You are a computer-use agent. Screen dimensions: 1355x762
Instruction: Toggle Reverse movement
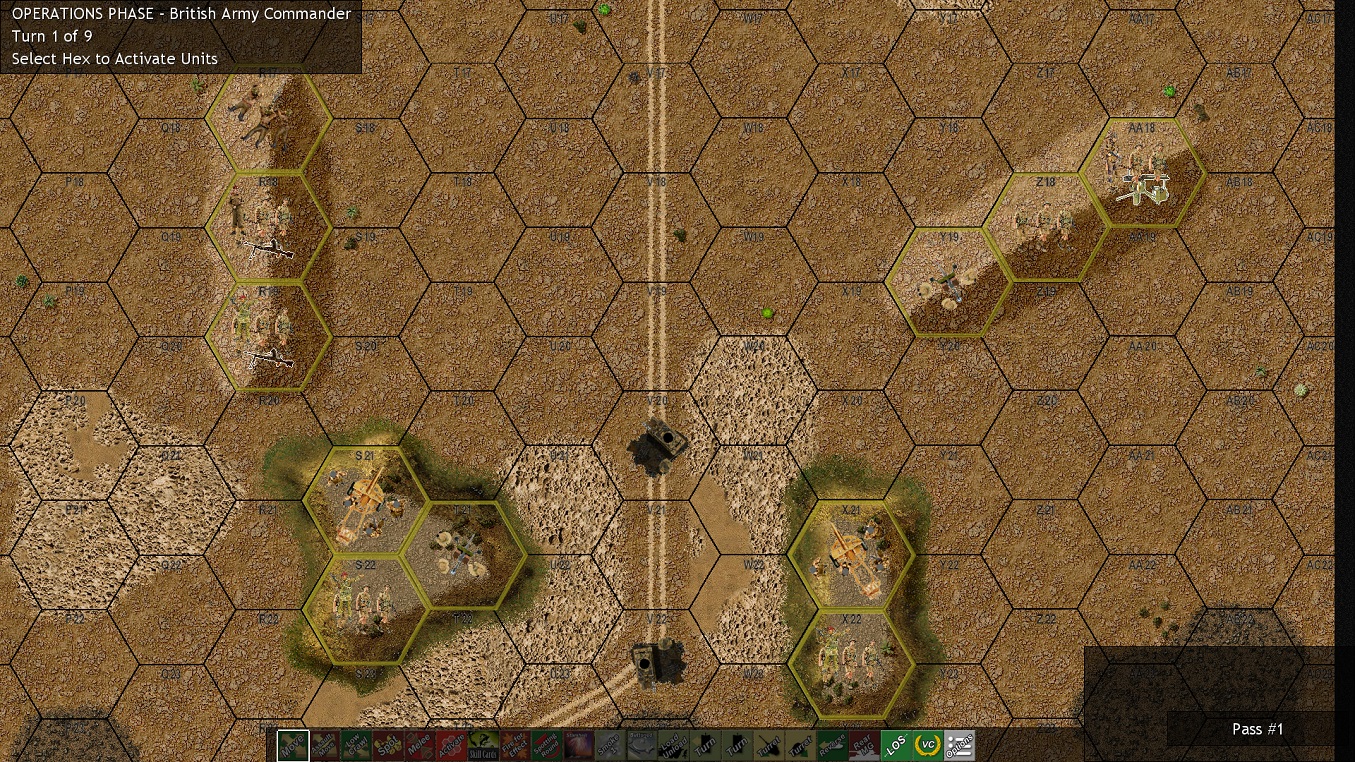click(x=830, y=745)
